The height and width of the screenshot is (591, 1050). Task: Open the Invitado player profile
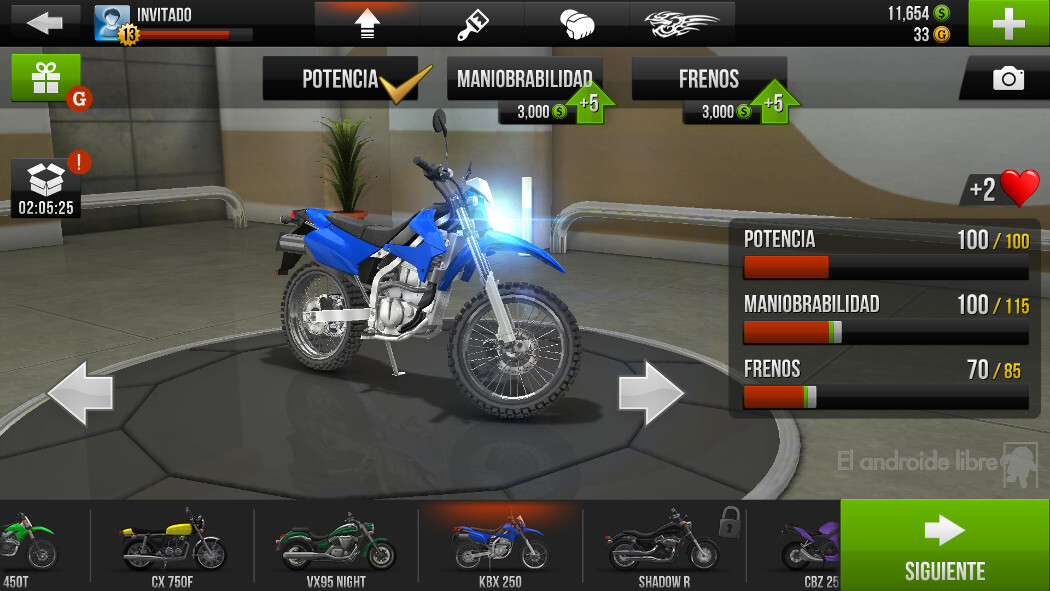tap(172, 22)
